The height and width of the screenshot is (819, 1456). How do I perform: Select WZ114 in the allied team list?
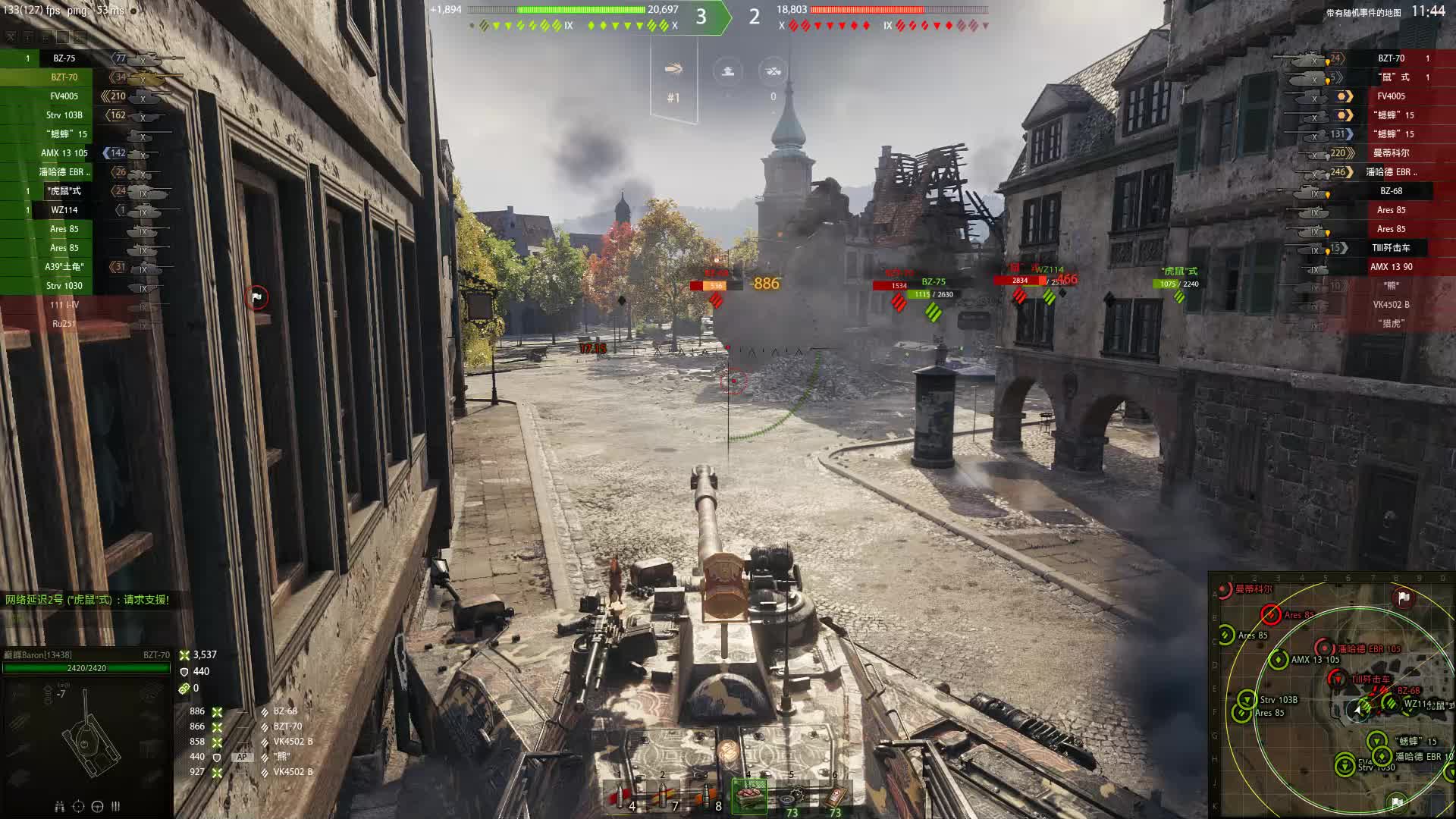coord(64,210)
